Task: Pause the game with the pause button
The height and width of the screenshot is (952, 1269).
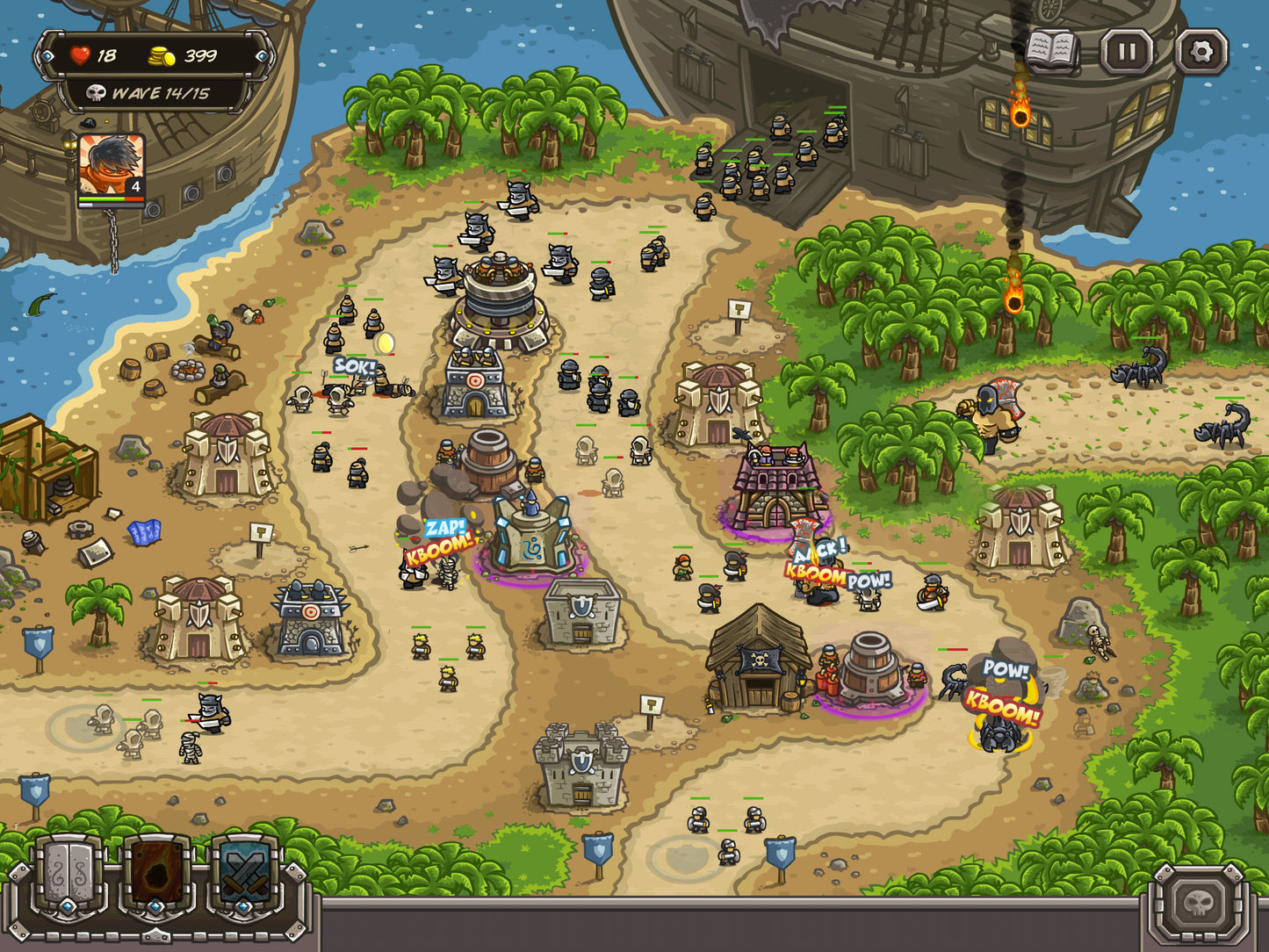Action: 1127,51
